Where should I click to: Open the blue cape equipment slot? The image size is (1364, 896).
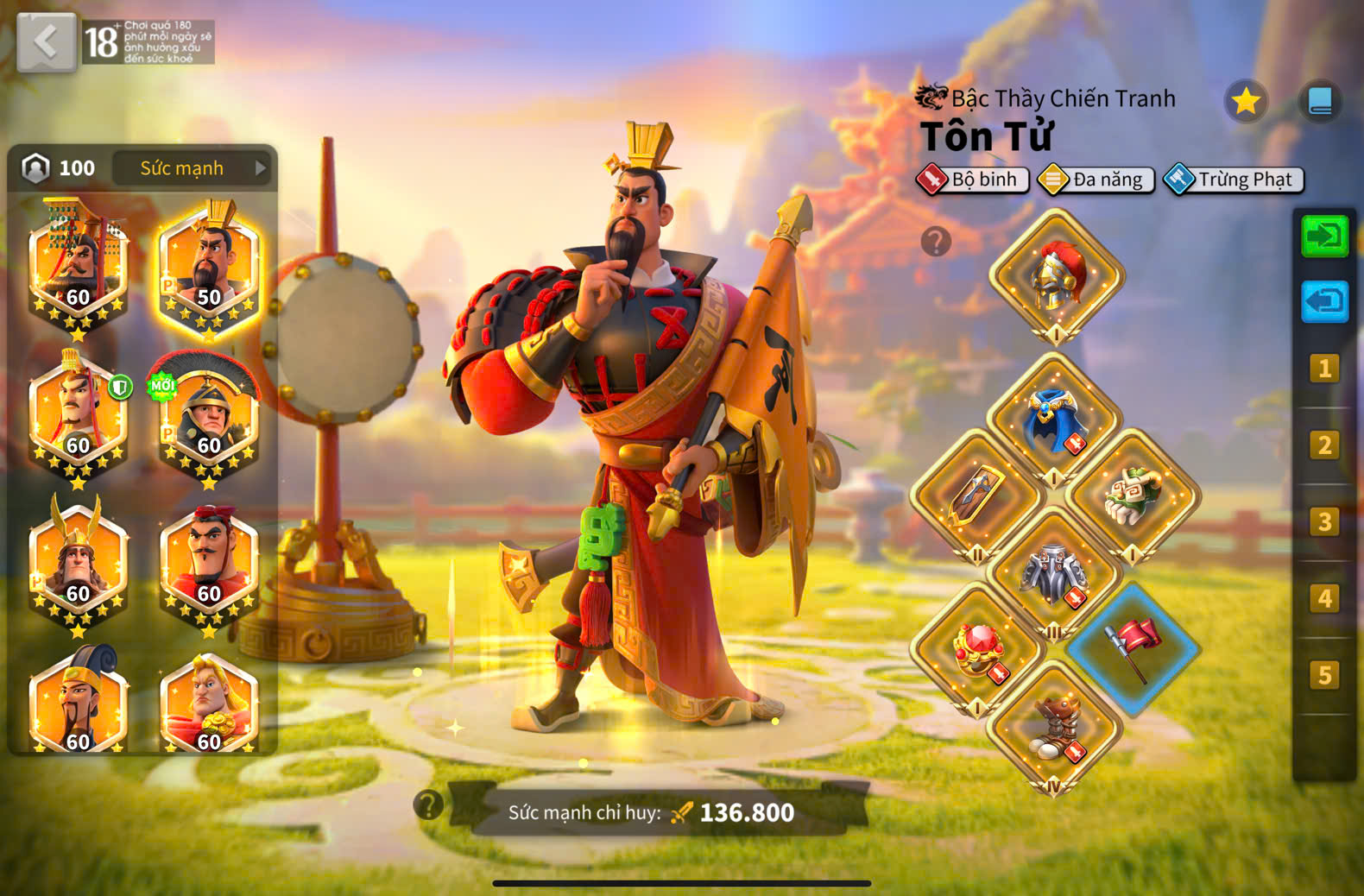[x=1055, y=419]
